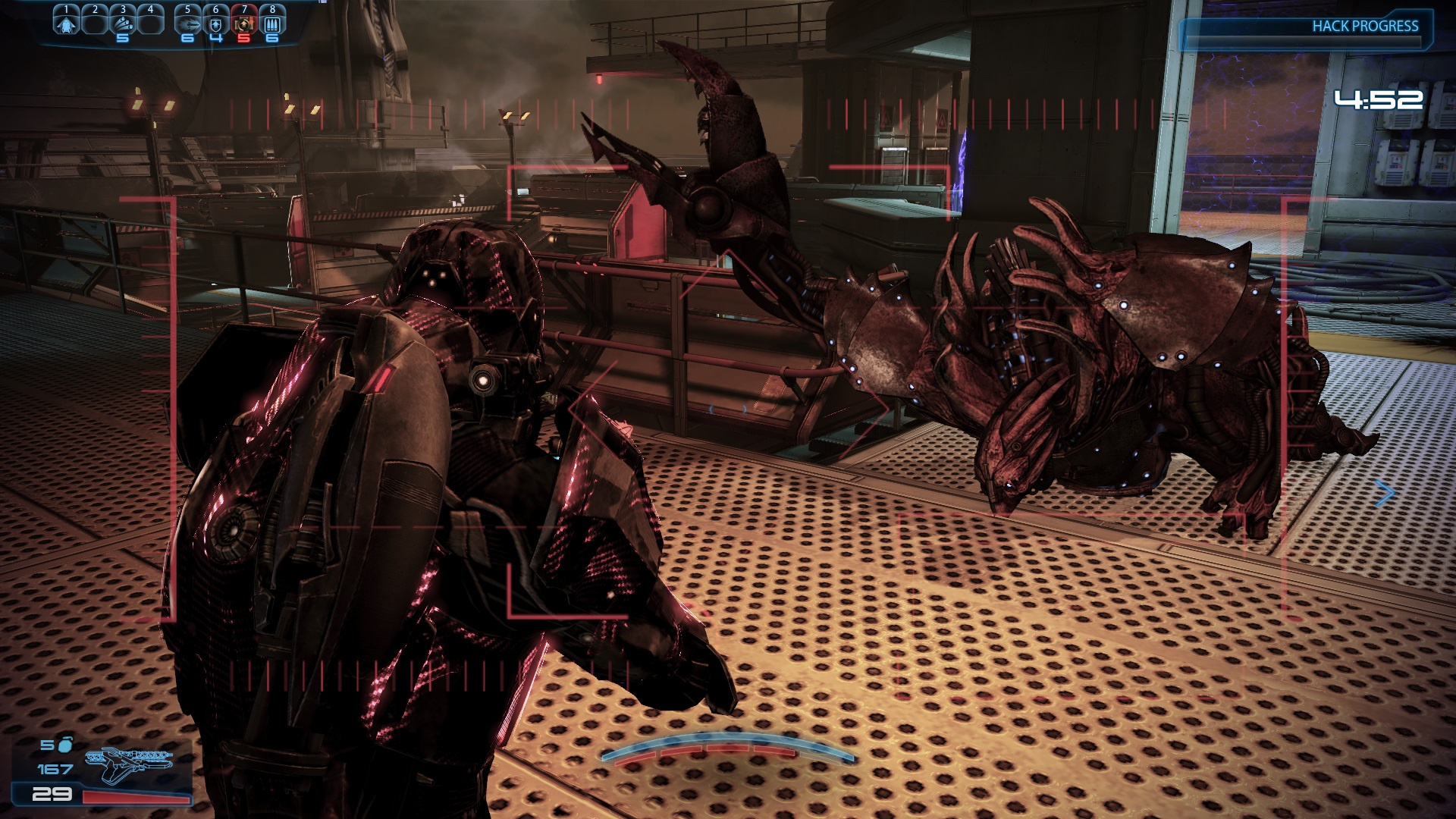Use the shield restore consumable in slot 6

pos(216,23)
